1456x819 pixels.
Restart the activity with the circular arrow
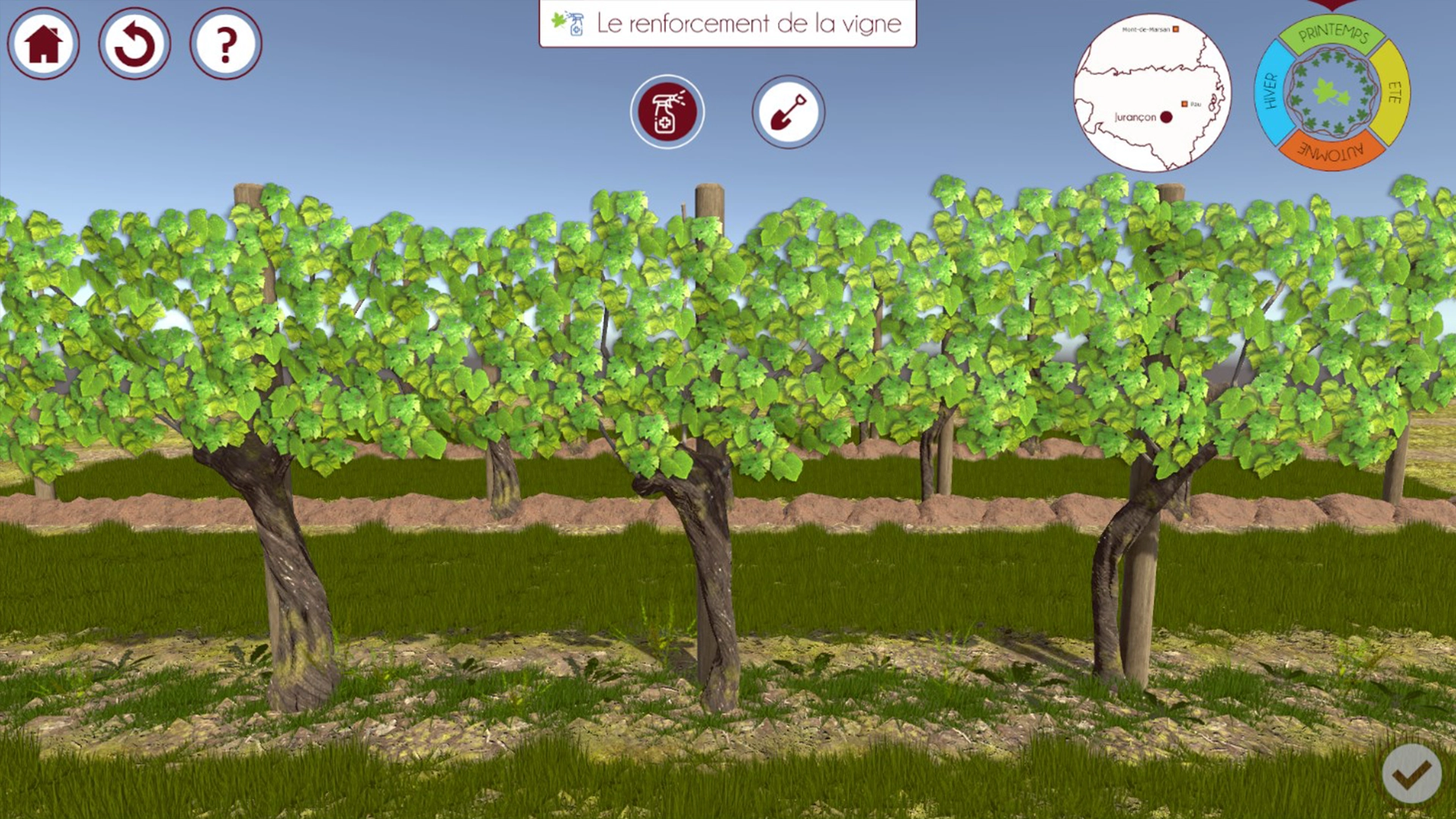coord(134,43)
